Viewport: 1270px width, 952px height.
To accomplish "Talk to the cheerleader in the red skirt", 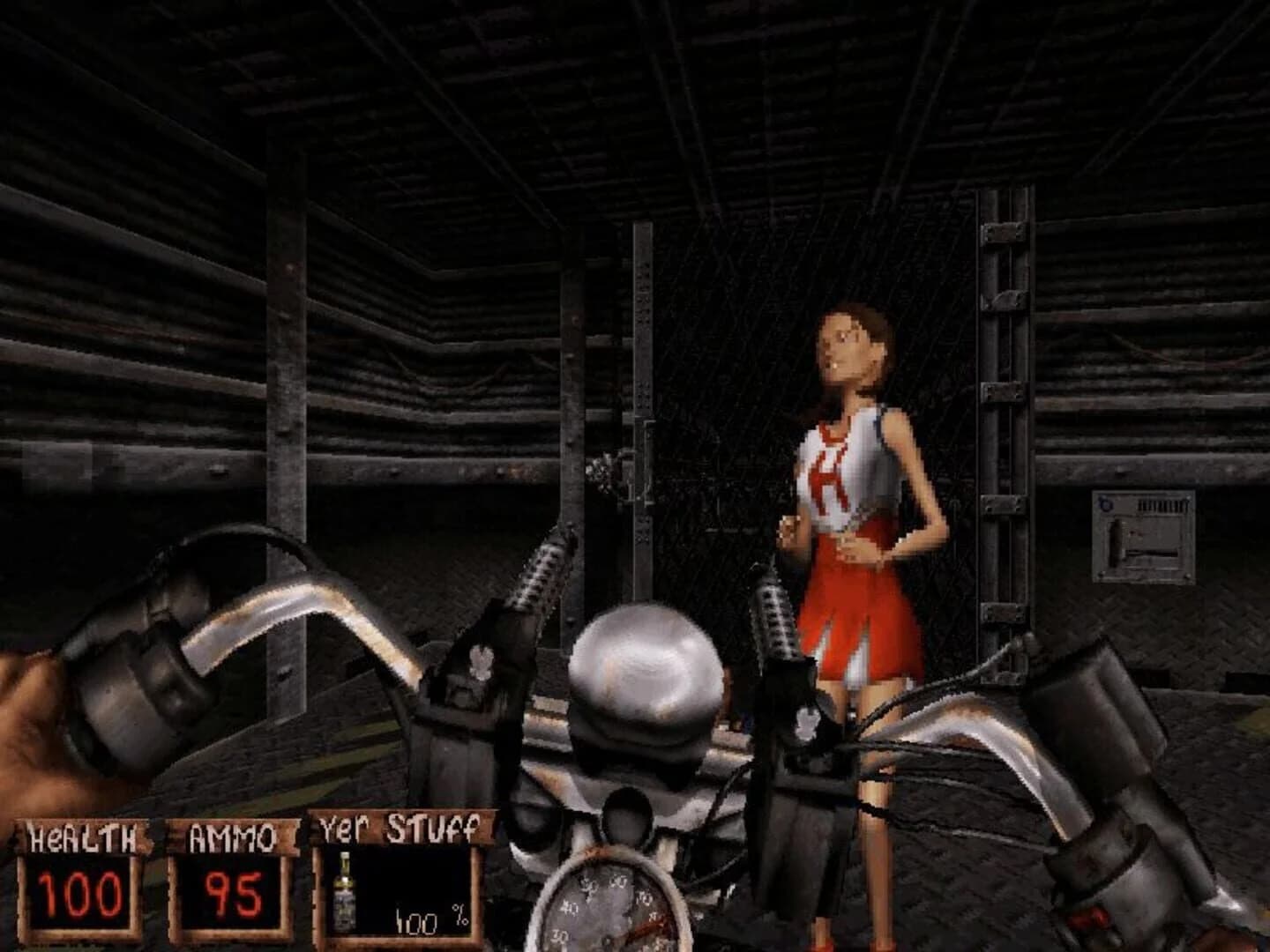I will 851,485.
